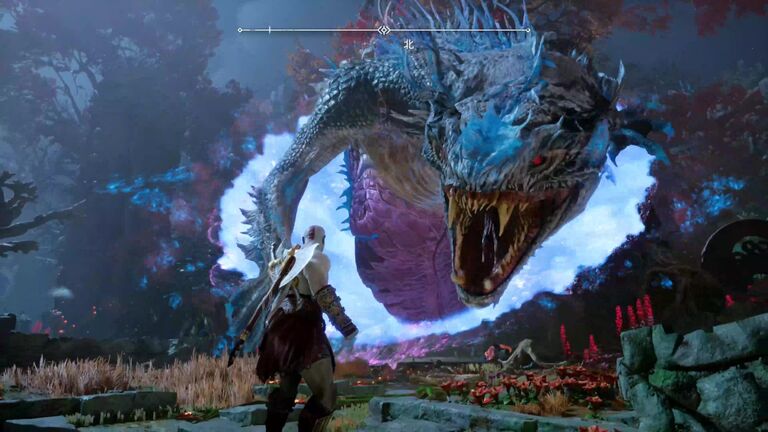Click the diamond objective marker on the compass
The height and width of the screenshot is (432, 768).
[384, 30]
